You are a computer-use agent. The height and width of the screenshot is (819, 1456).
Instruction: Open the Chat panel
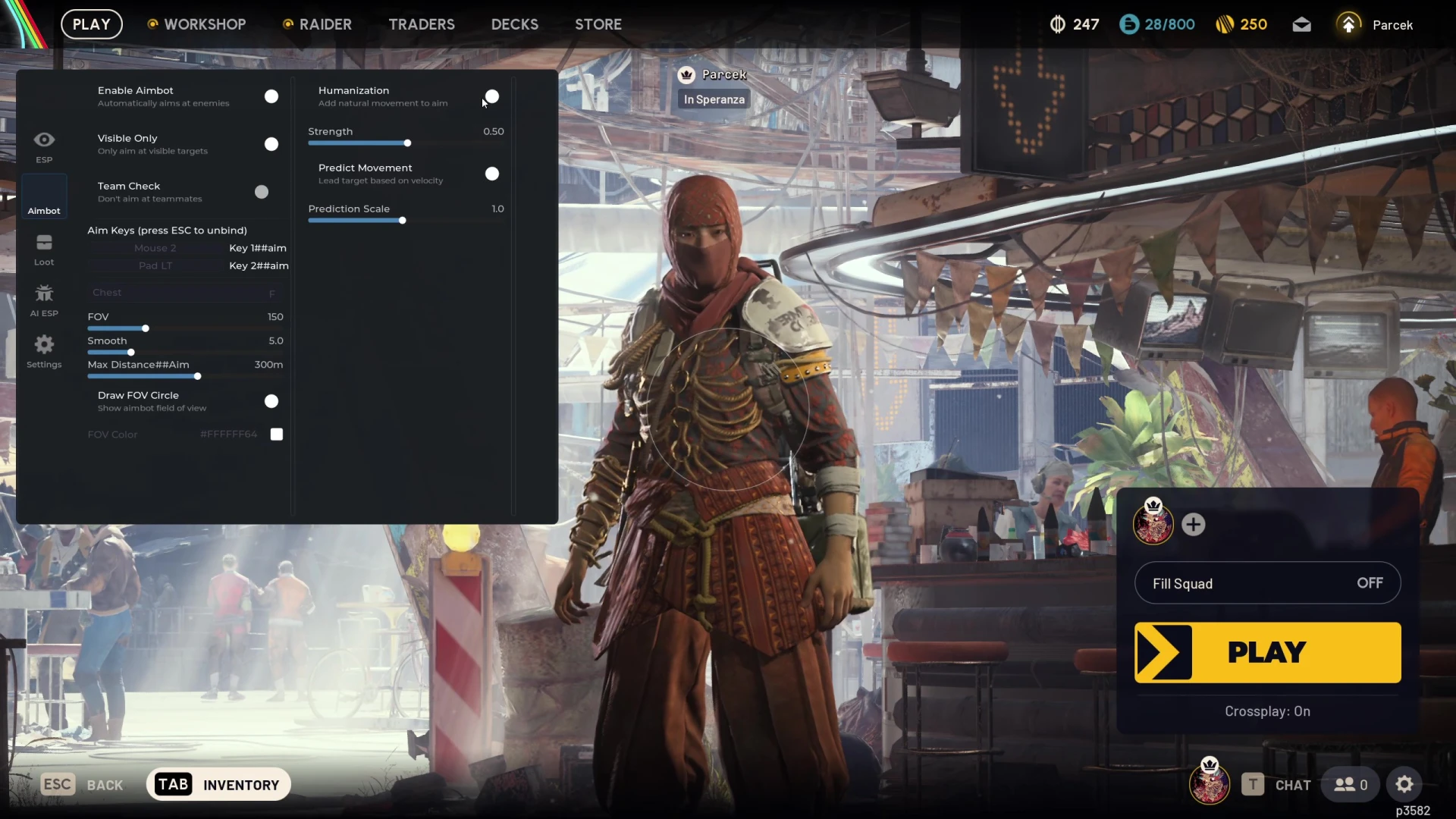[x=1277, y=785]
